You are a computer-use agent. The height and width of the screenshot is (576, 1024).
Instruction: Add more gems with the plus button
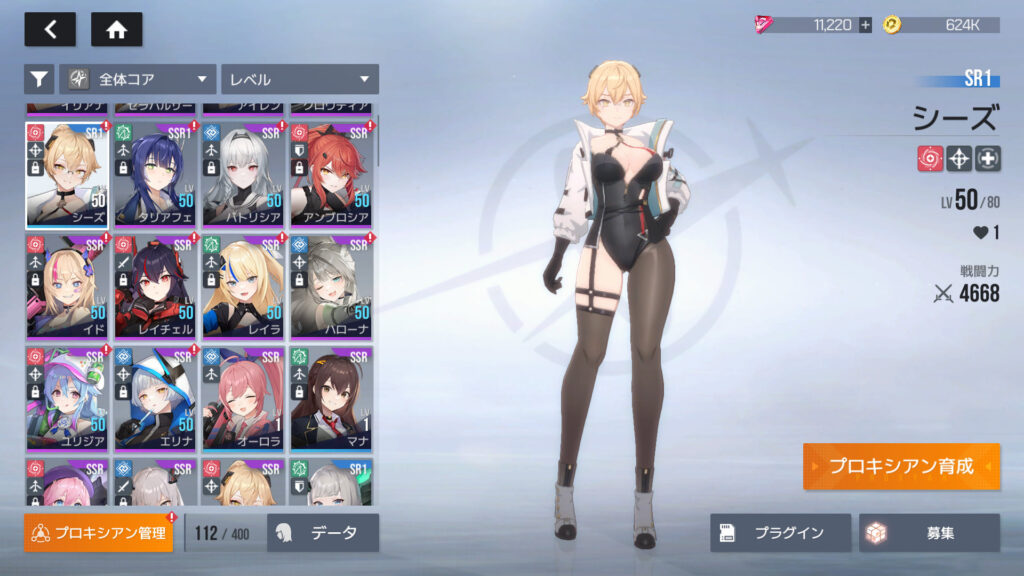click(865, 25)
